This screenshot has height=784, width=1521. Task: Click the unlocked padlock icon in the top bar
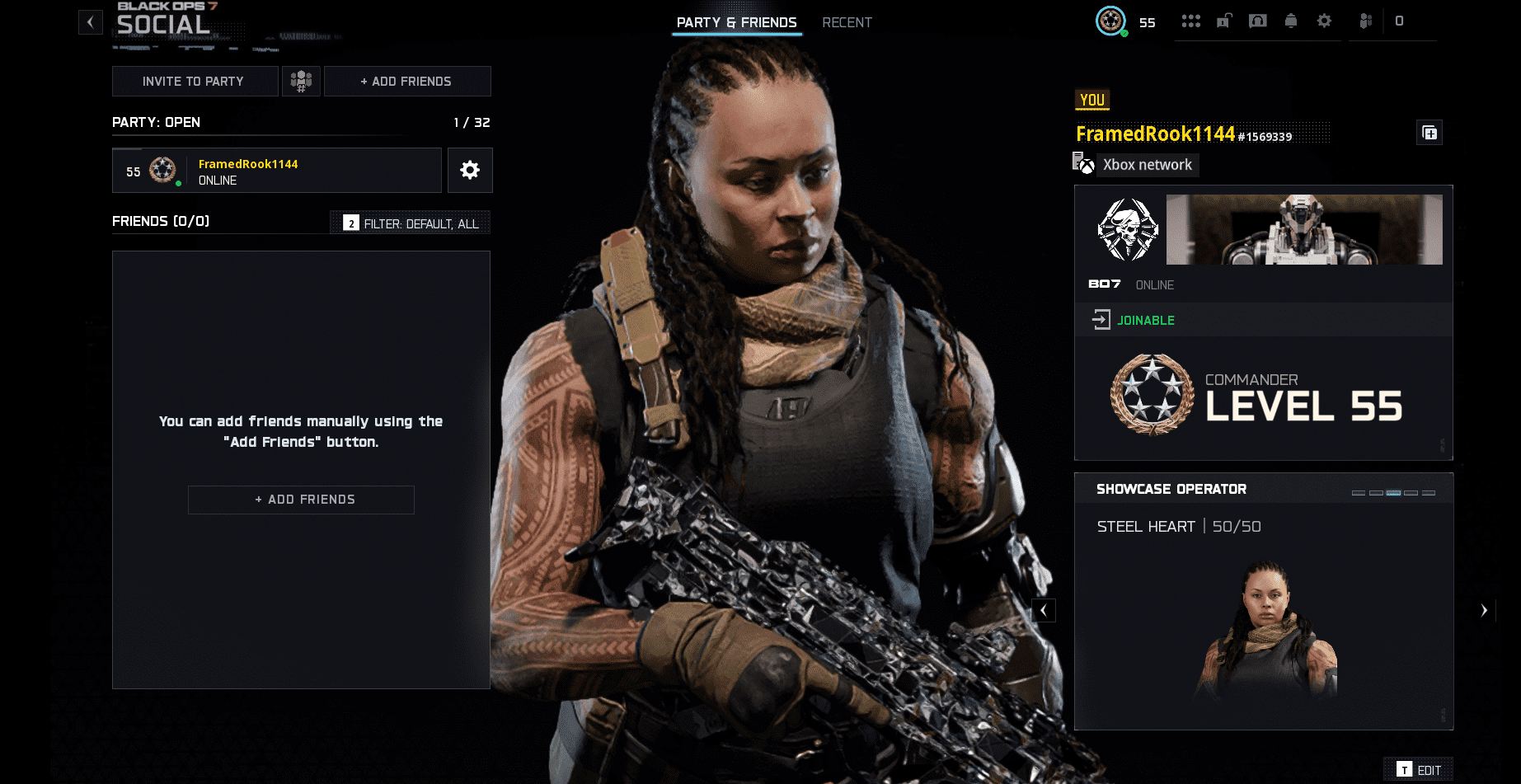pyautogui.click(x=1224, y=21)
